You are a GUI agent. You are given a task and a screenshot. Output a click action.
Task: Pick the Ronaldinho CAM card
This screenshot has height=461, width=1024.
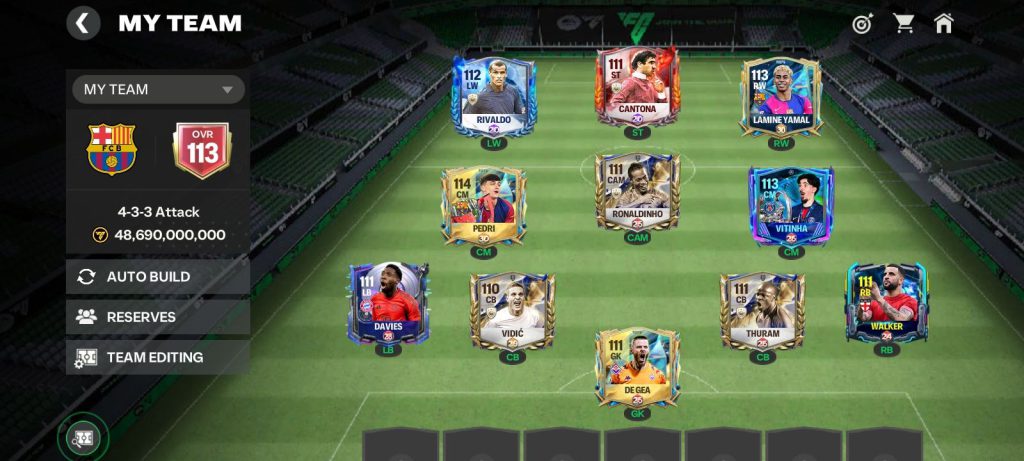[x=637, y=191]
